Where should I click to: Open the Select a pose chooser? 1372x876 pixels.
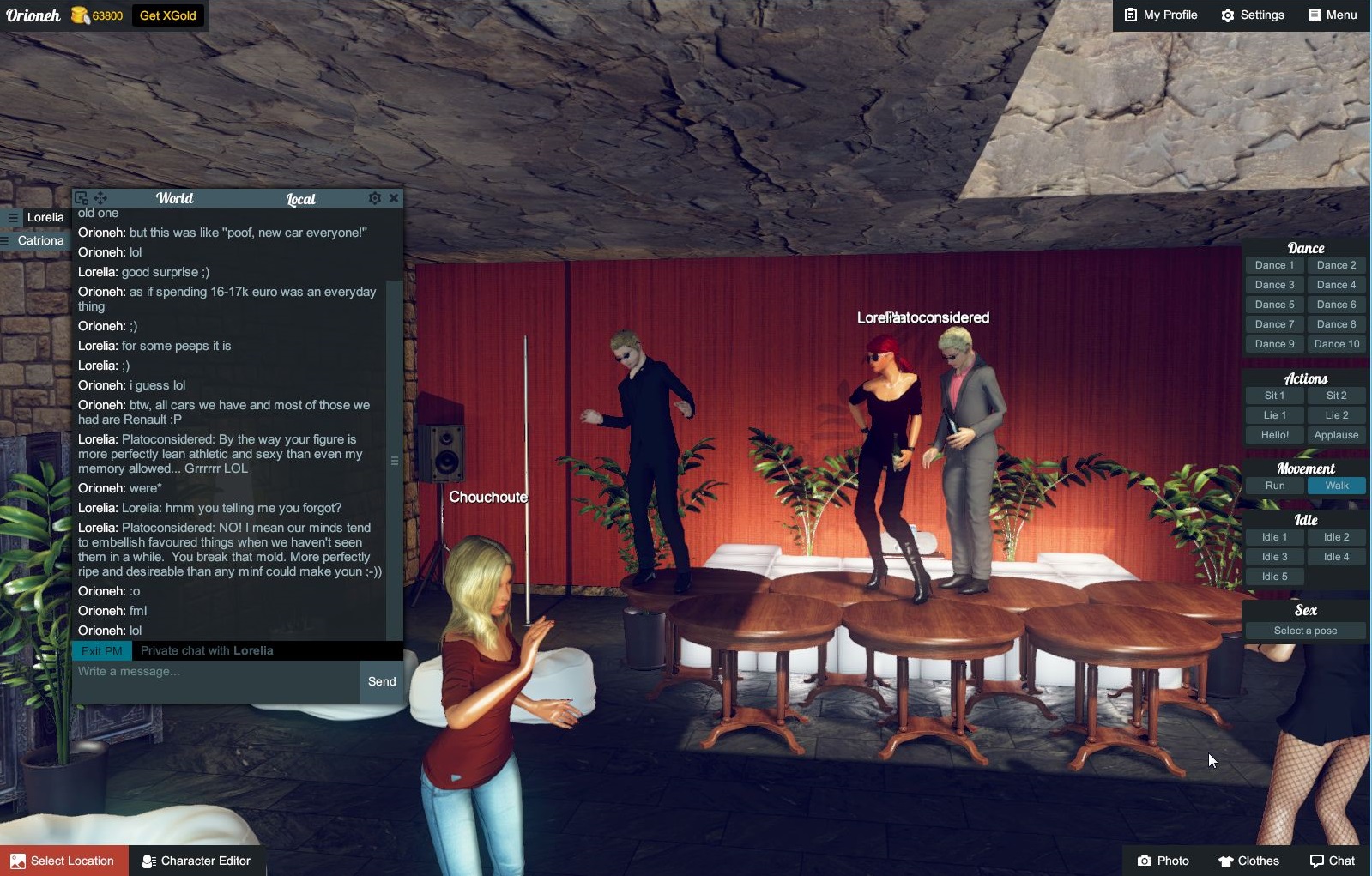(1304, 630)
